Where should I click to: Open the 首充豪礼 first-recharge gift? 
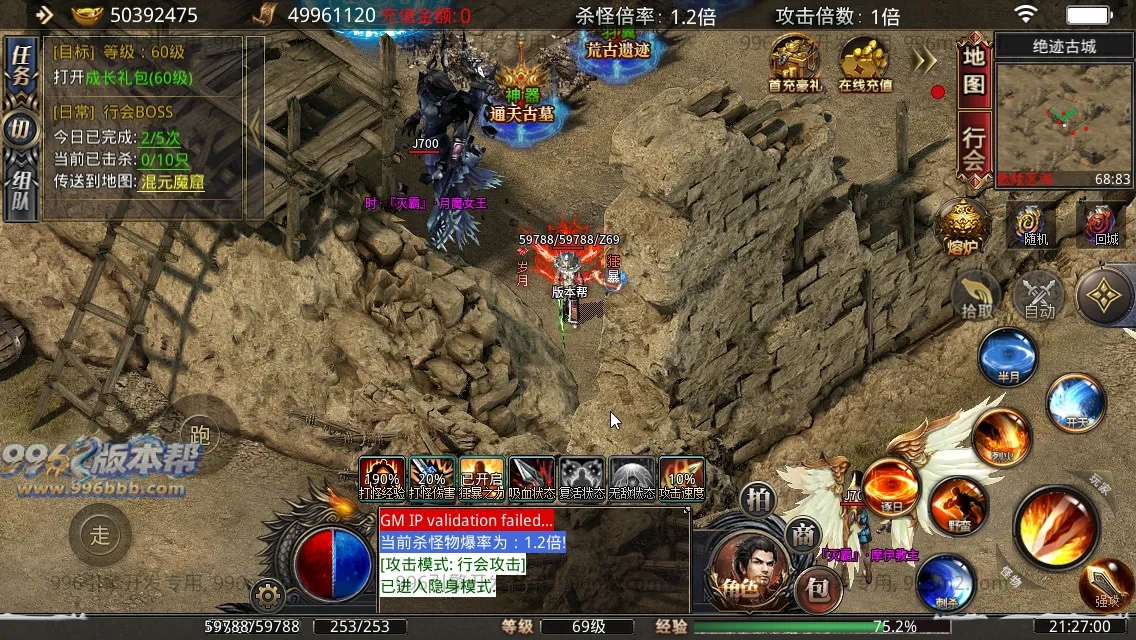coord(794,64)
